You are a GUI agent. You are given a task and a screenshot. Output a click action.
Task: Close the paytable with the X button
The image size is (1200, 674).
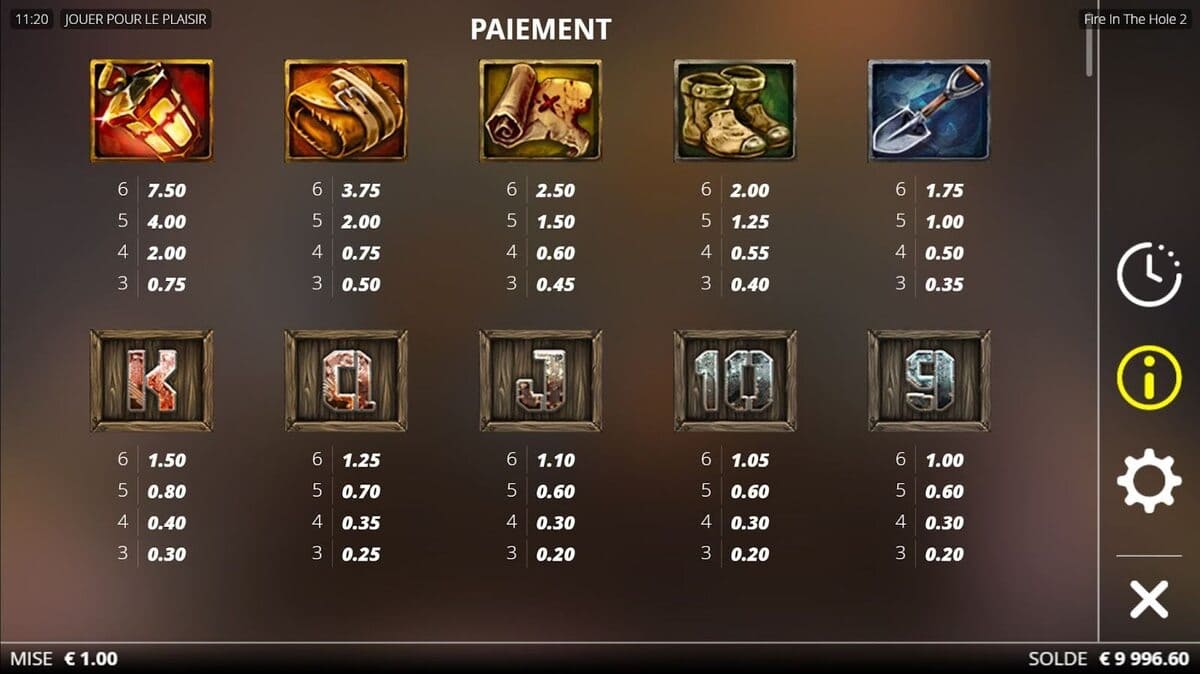coord(1149,600)
